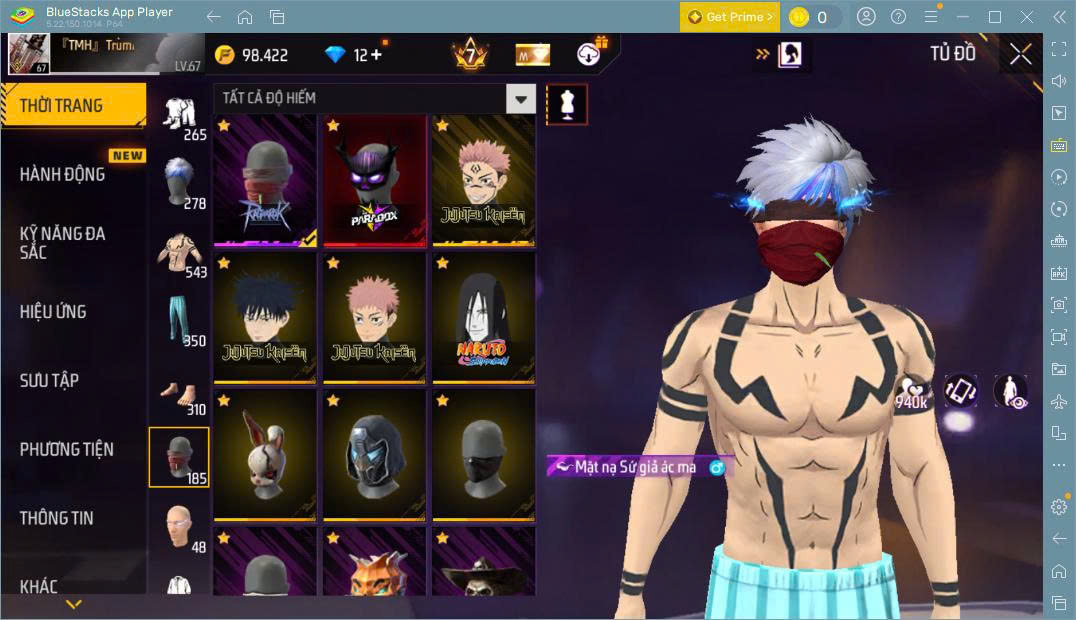Open the rank 7 crown badge
This screenshot has height=620, width=1076.
click(468, 54)
